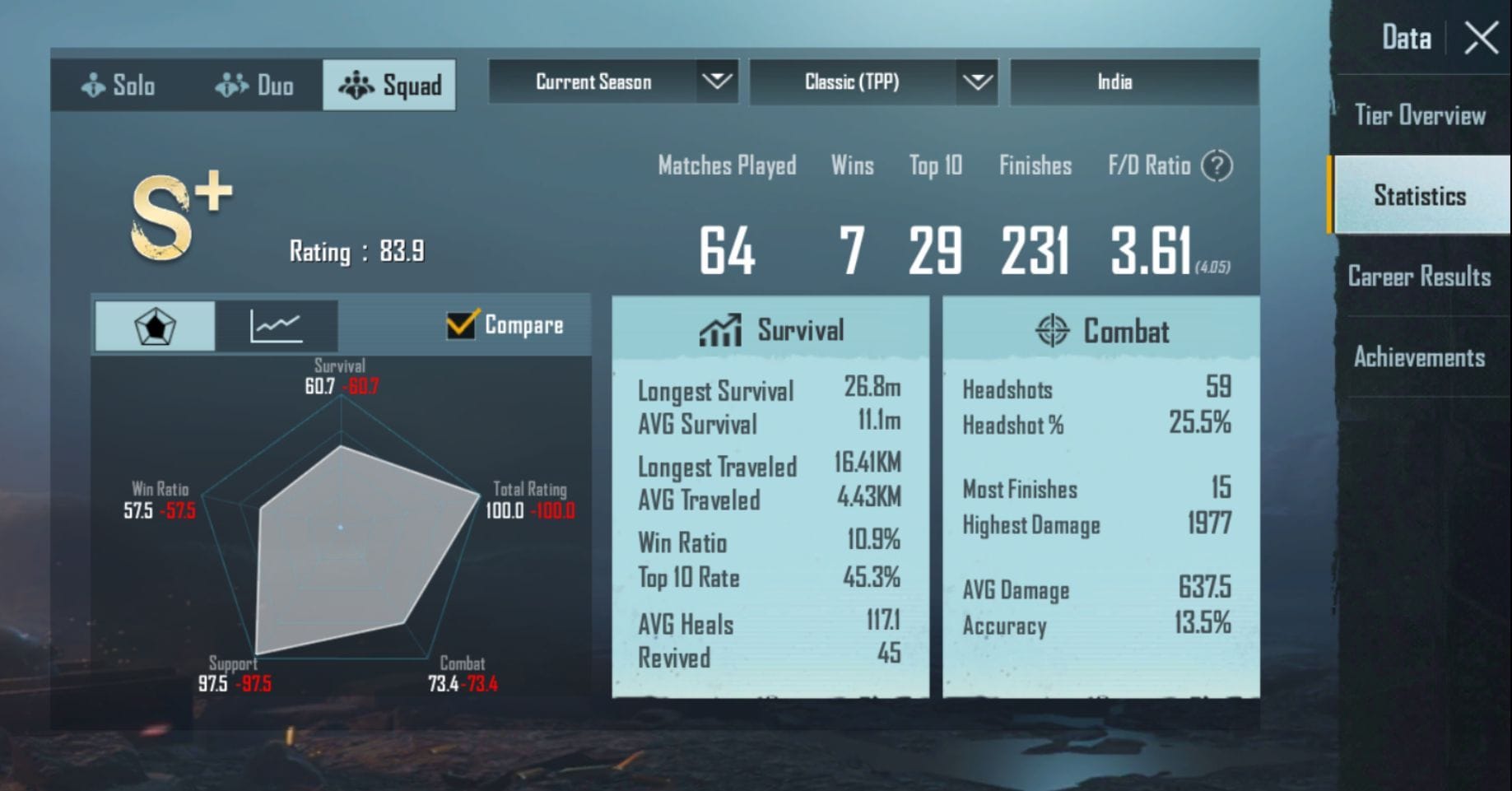Image resolution: width=1512 pixels, height=791 pixels.
Task: Open the Tier Overview section
Action: [x=1420, y=115]
